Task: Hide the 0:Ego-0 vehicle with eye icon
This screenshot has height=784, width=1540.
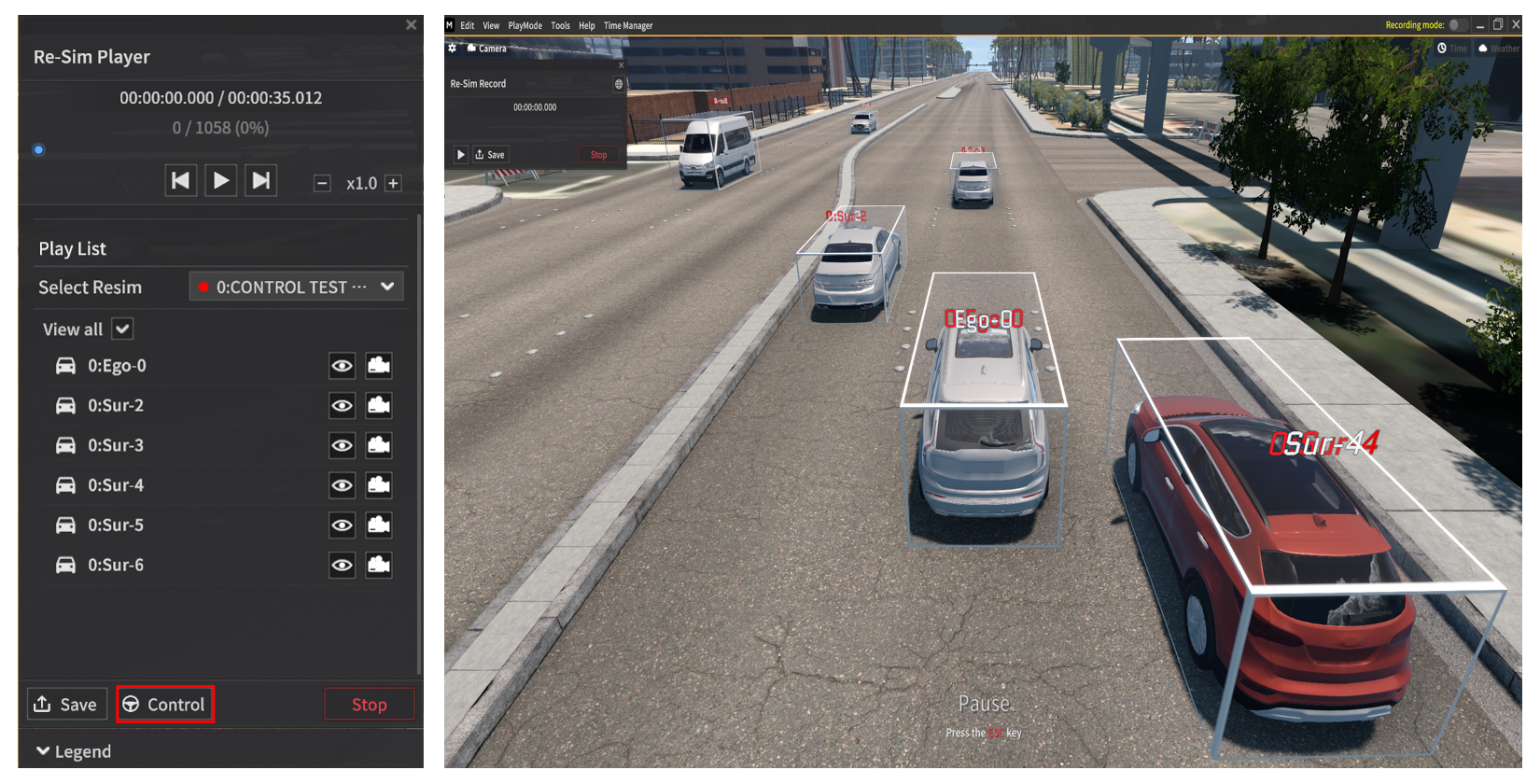Action: (342, 366)
